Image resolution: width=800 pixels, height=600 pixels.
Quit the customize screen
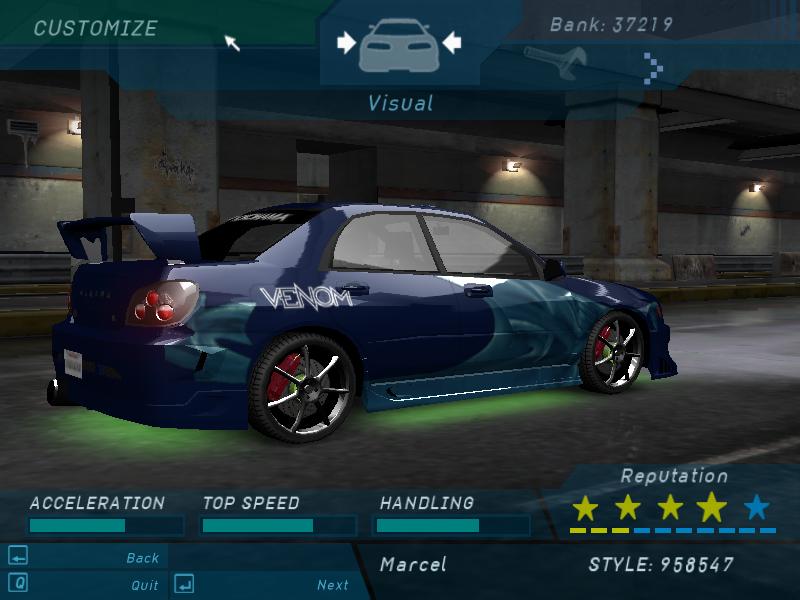[x=144, y=585]
